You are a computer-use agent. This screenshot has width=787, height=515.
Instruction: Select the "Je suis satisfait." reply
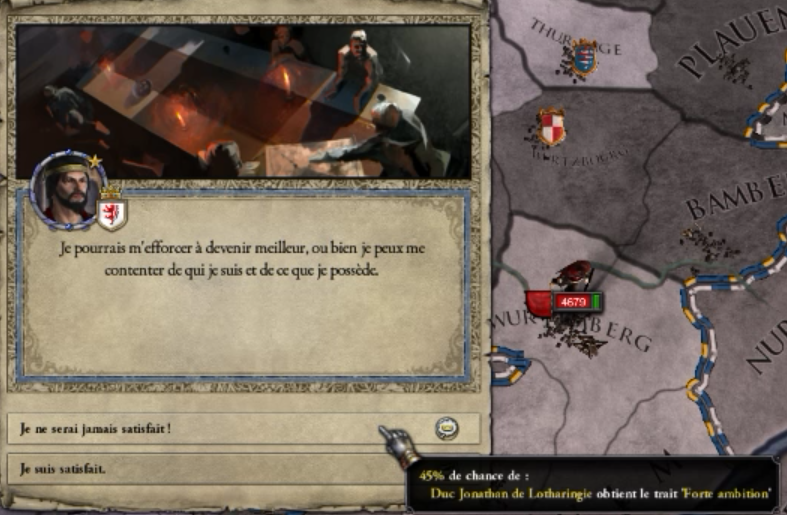pos(200,468)
